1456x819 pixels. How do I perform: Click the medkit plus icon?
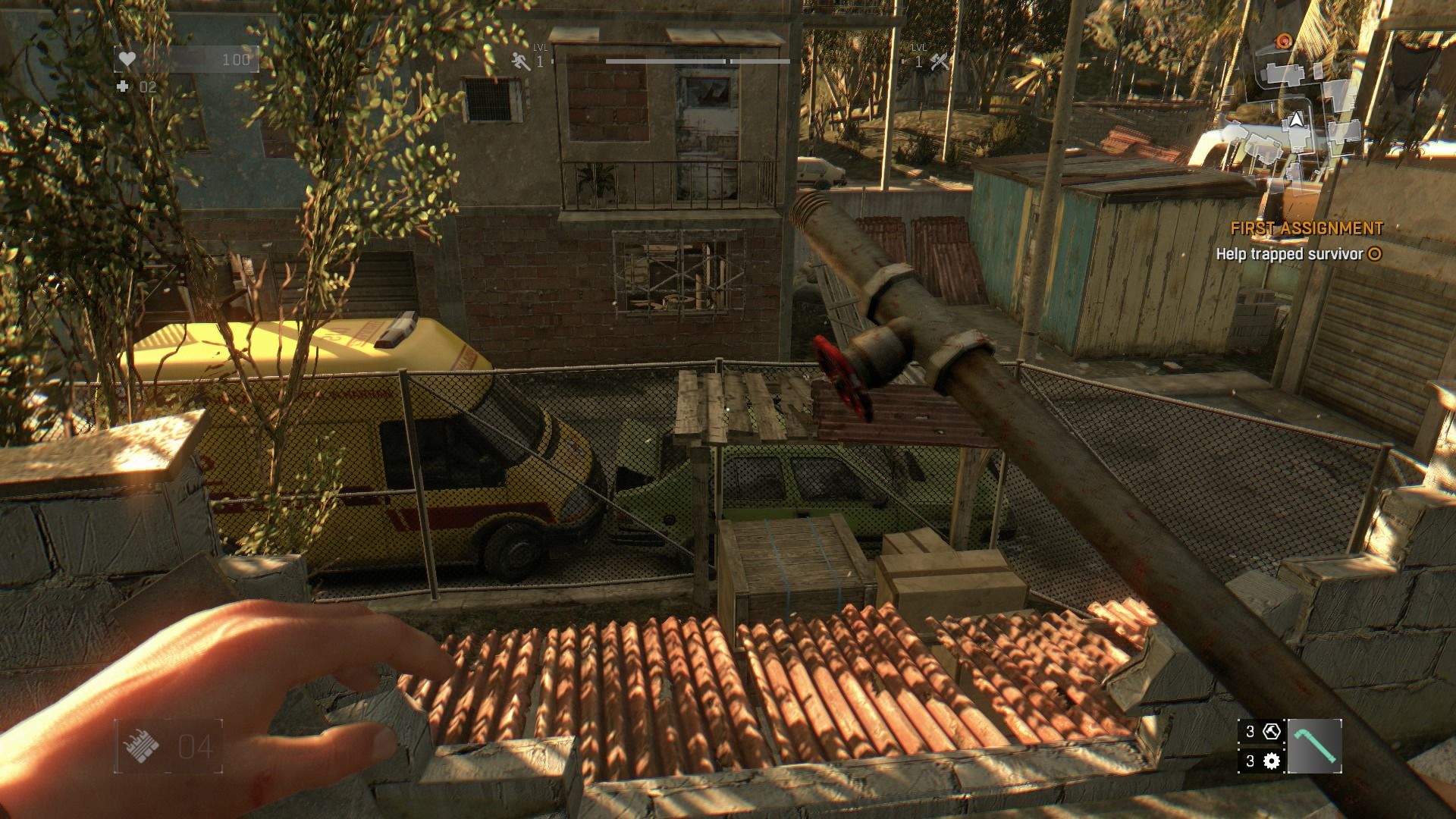coord(123,87)
